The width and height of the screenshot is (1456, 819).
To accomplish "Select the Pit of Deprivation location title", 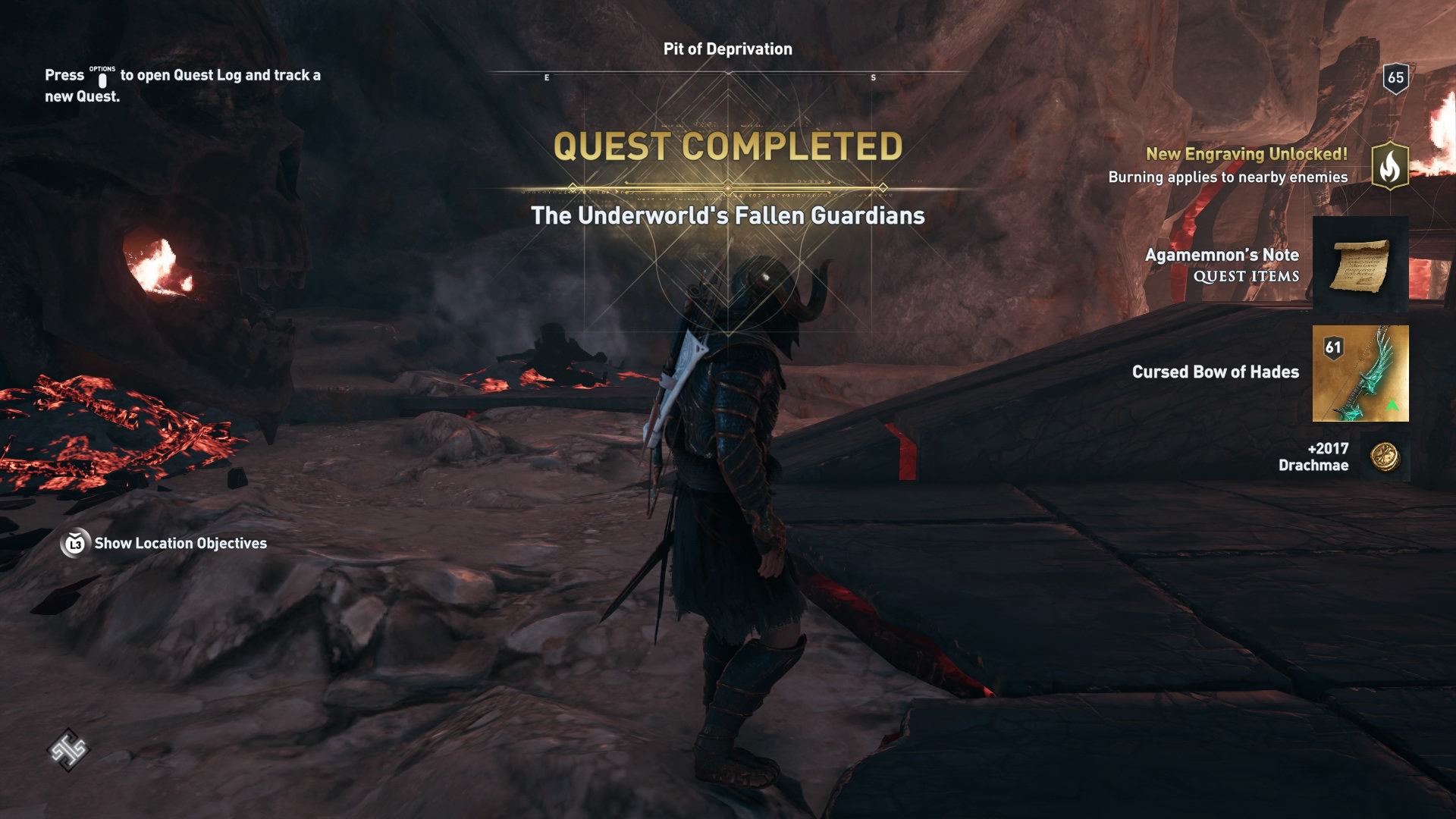I will 726,49.
